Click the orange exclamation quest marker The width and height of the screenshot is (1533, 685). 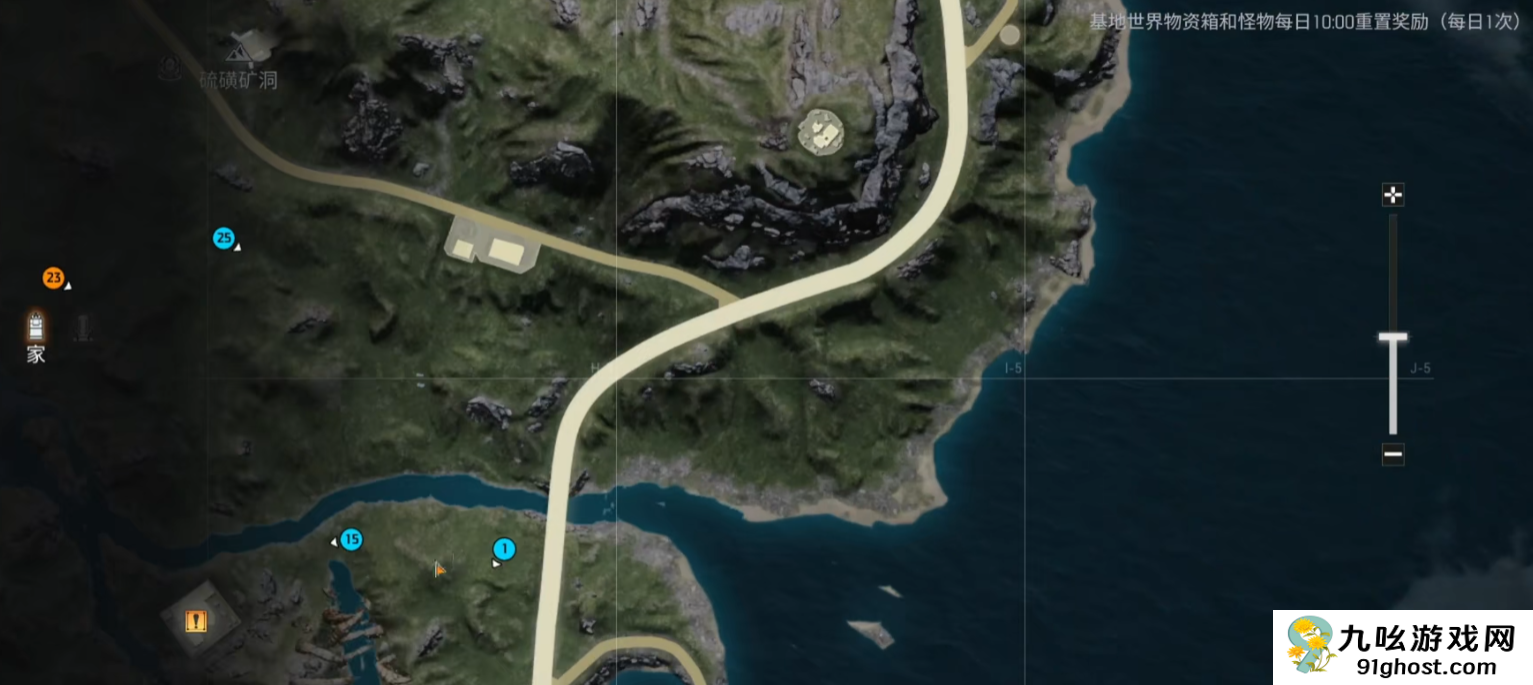point(195,622)
